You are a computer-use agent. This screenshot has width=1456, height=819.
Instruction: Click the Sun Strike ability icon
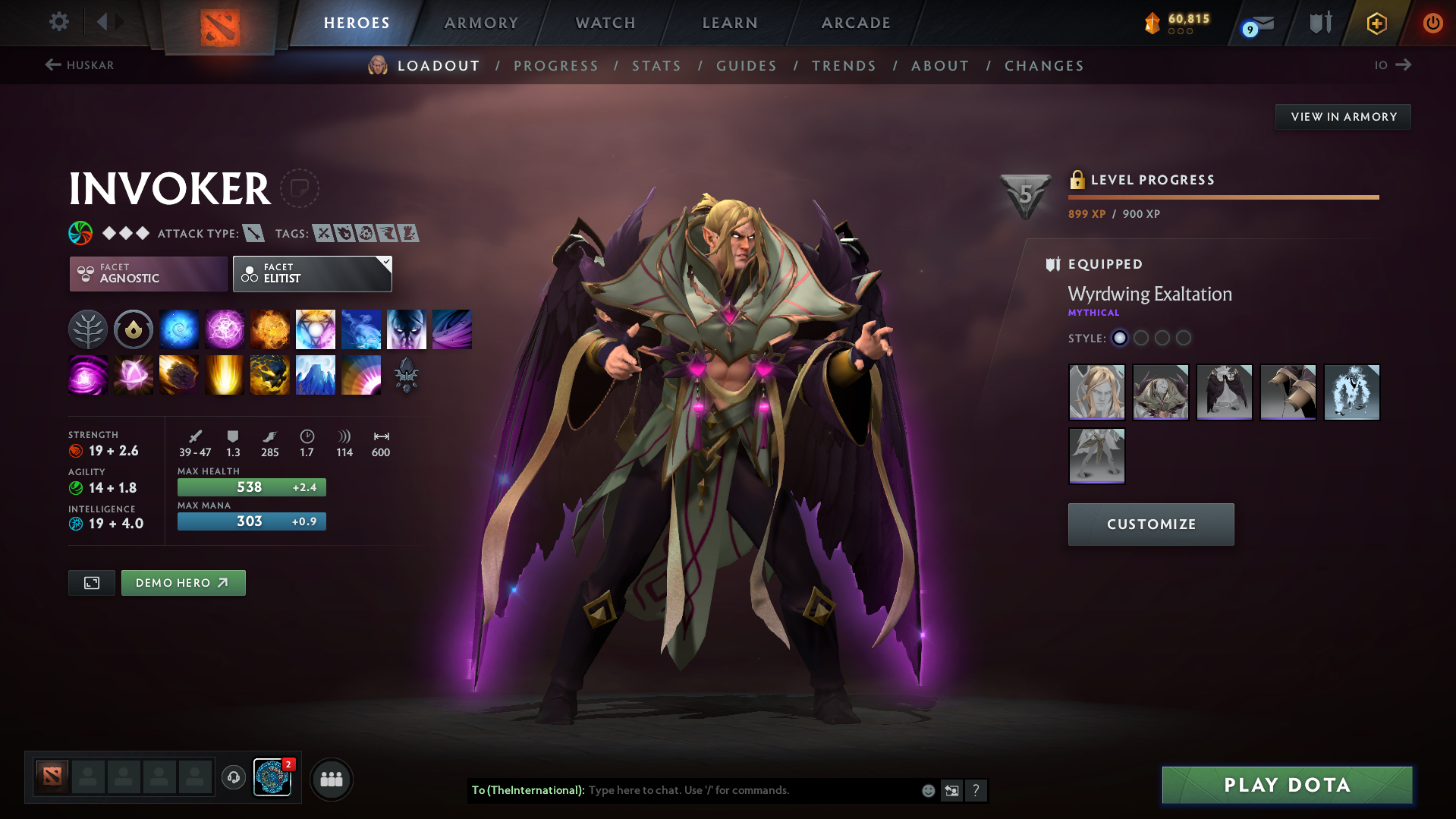click(225, 374)
